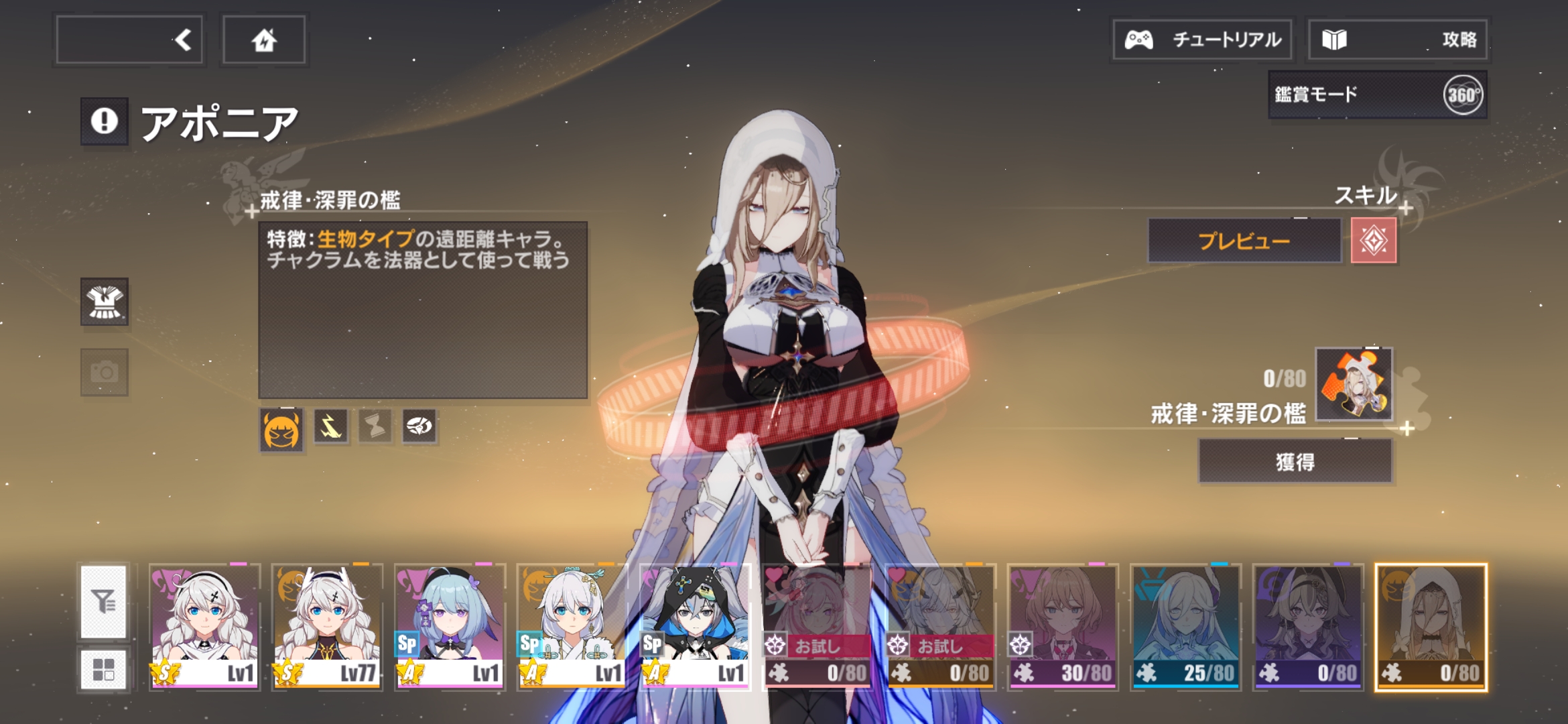Open the puzzle fragment portrait of アポニア
This screenshot has width=1568, height=724.
(x=1354, y=384)
